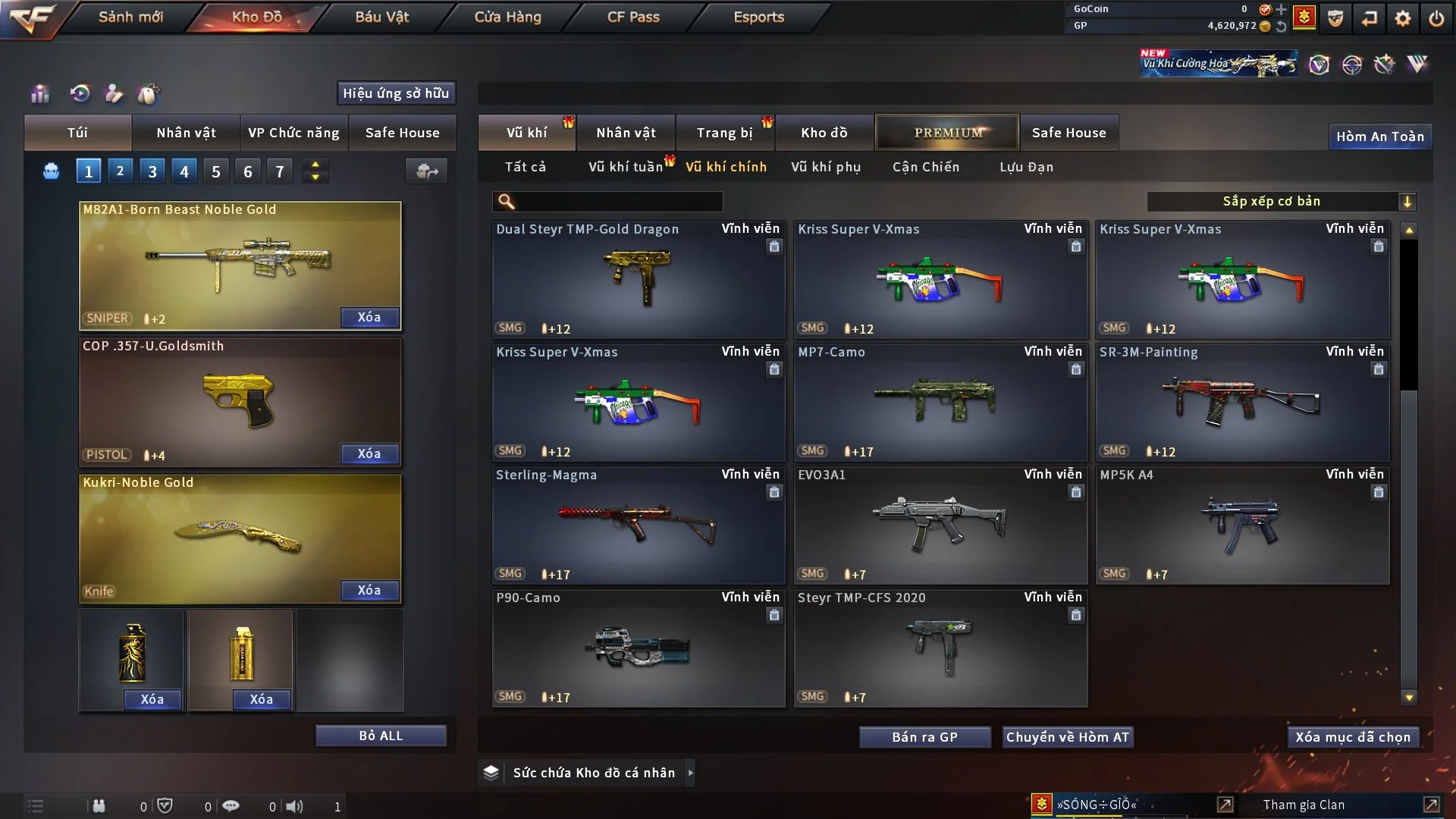This screenshot has height=819, width=1456.
Task: Click Chuyển về Hòm AT button
Action: click(x=1068, y=737)
